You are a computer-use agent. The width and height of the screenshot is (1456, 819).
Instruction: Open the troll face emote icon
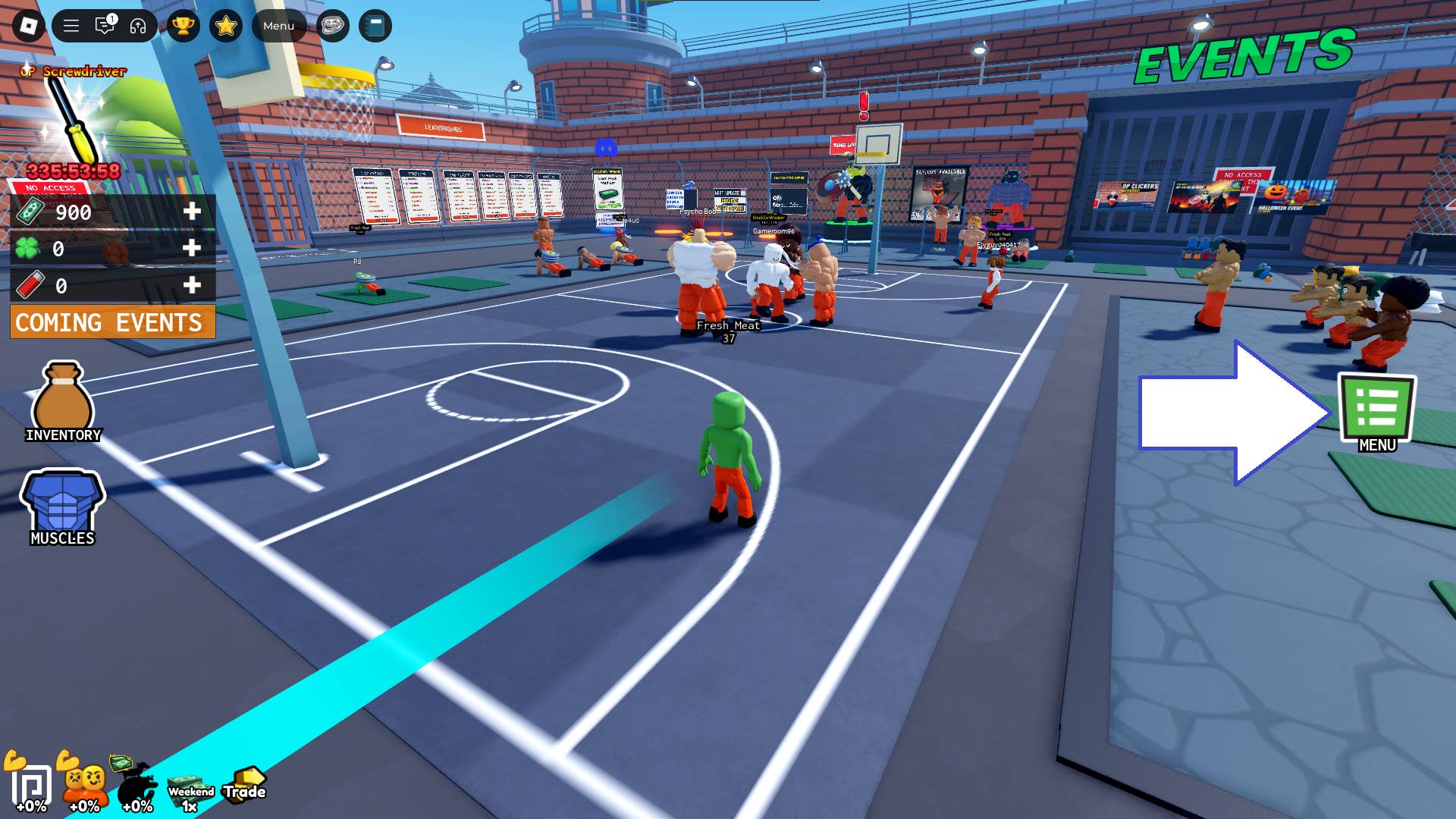pos(332,25)
